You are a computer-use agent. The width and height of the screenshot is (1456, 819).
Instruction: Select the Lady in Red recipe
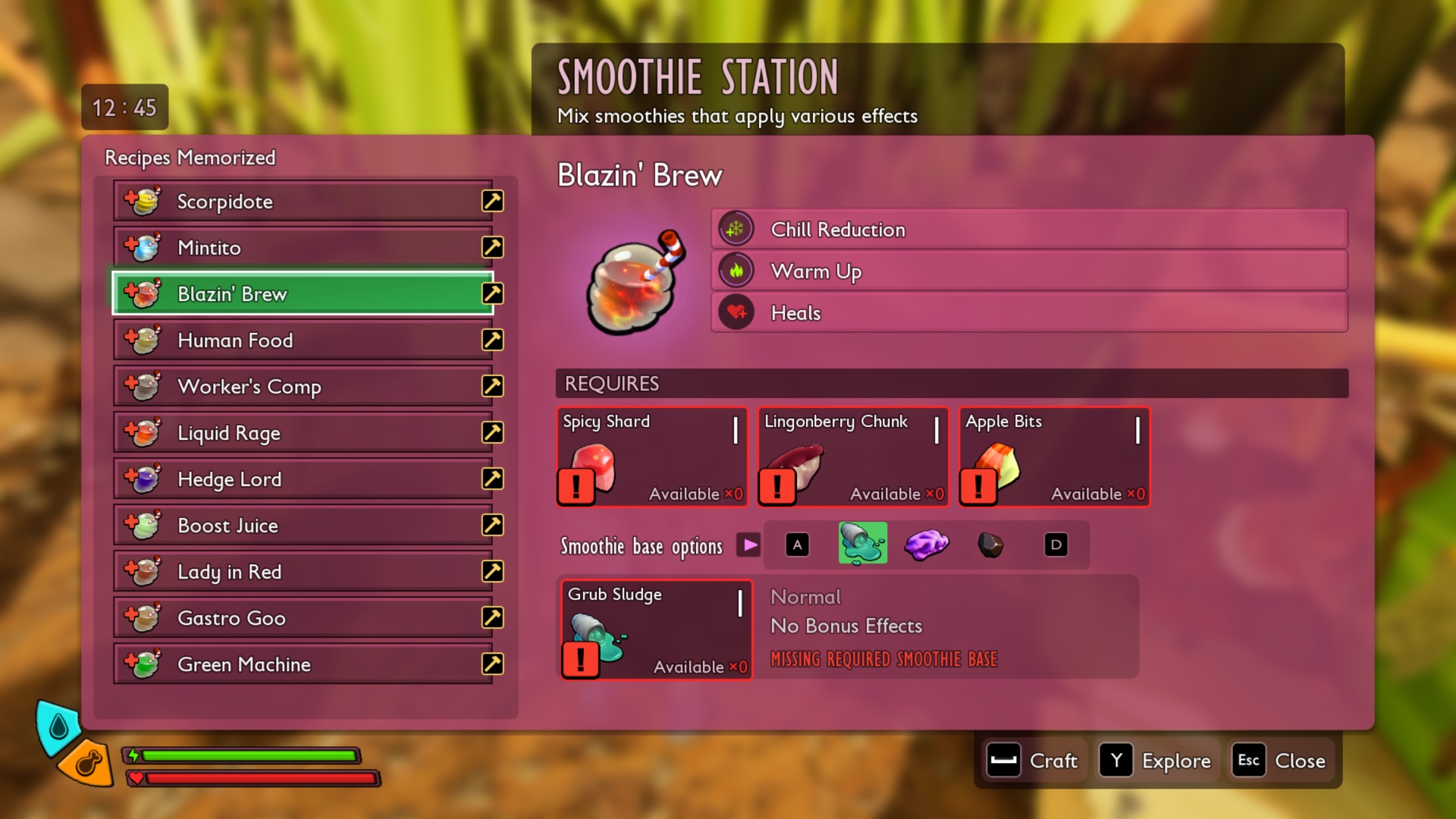click(x=303, y=572)
